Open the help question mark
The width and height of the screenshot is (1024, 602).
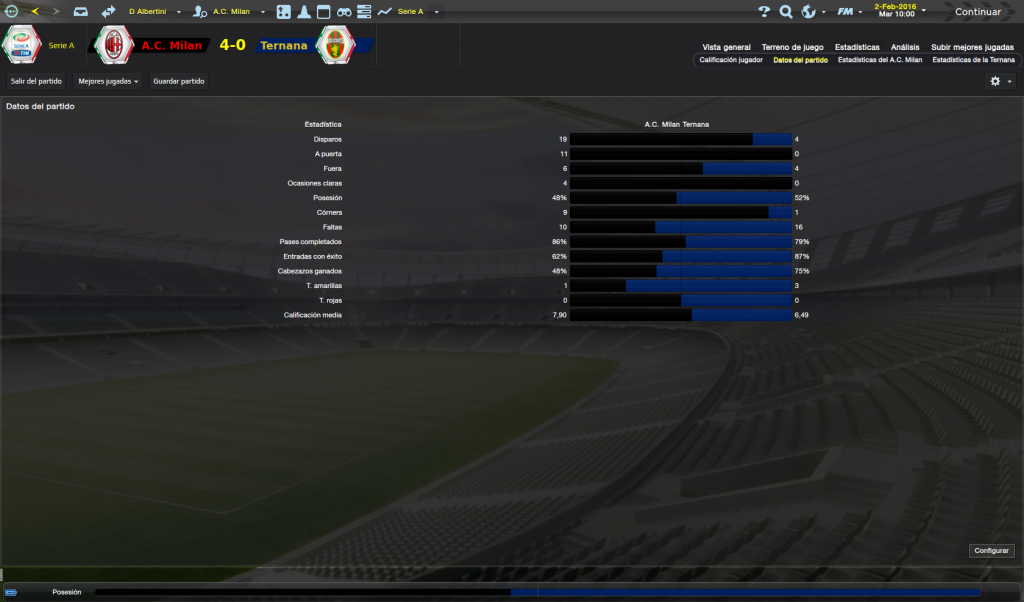point(764,12)
